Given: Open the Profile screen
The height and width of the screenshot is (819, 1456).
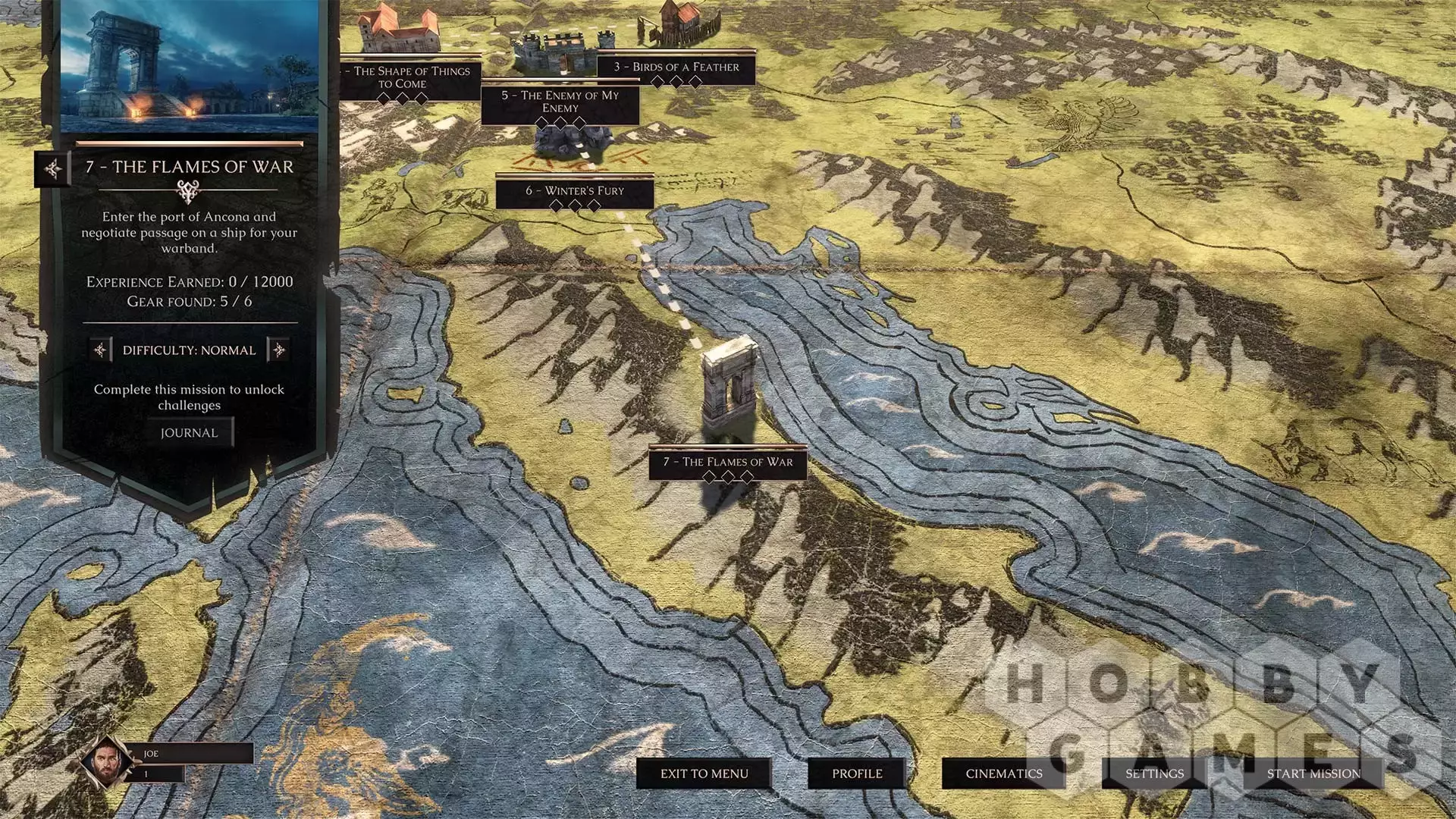Looking at the screenshot, I should (857, 773).
